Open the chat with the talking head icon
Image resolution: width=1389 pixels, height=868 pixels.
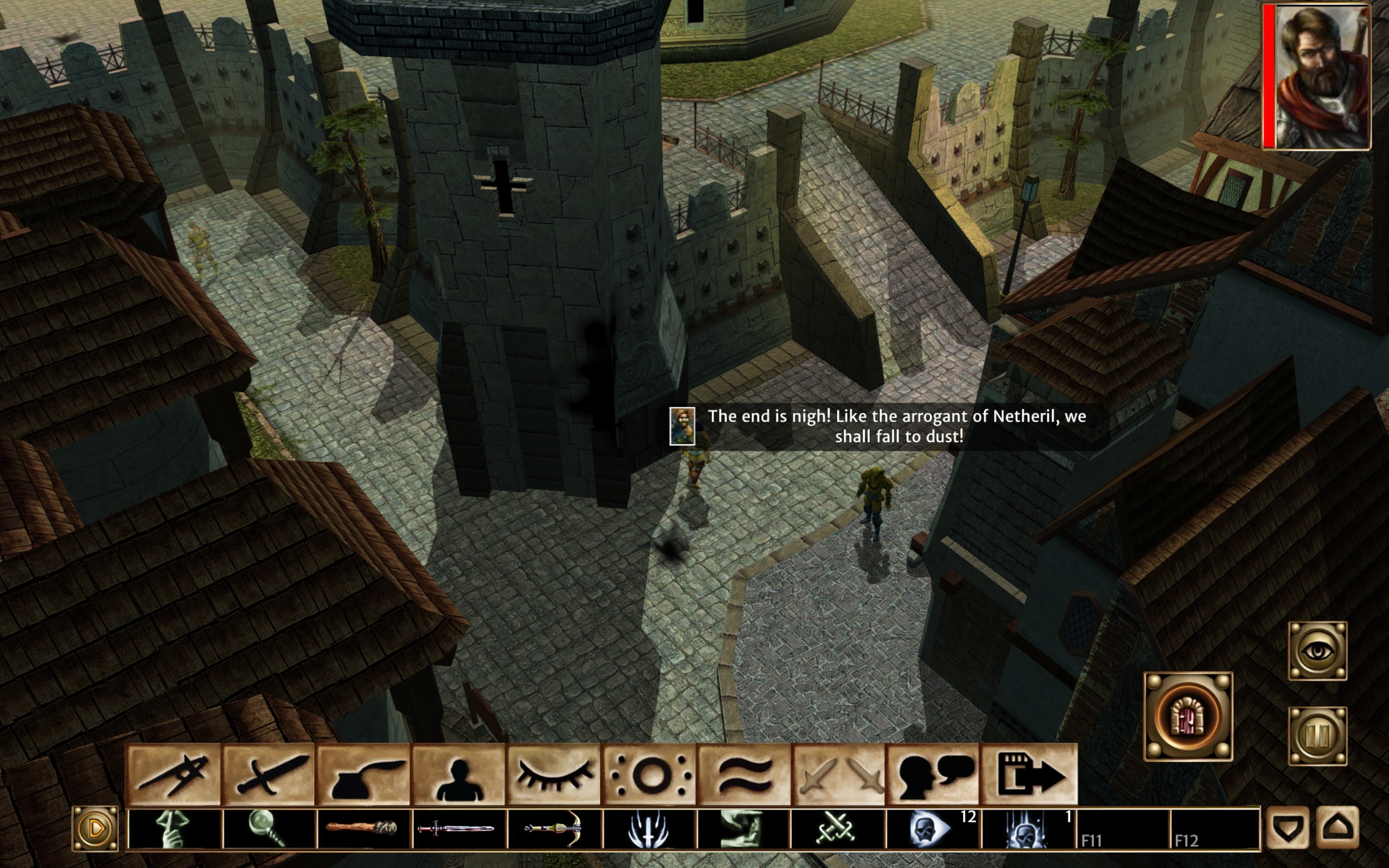[933, 774]
